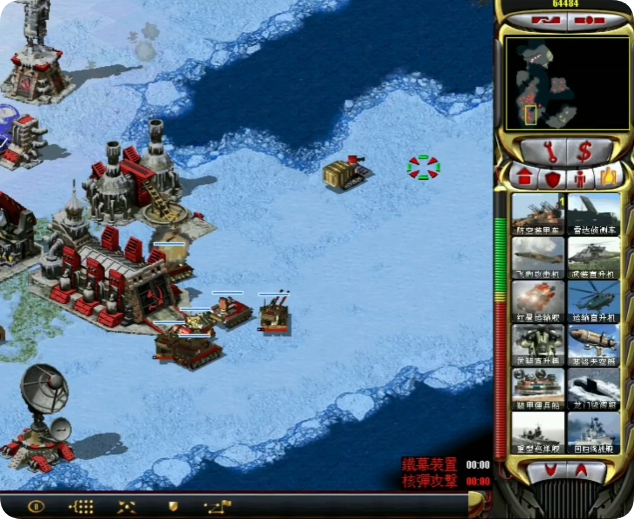Switch to the infantry figure tab
The height and width of the screenshot is (519, 634).
coord(579,178)
